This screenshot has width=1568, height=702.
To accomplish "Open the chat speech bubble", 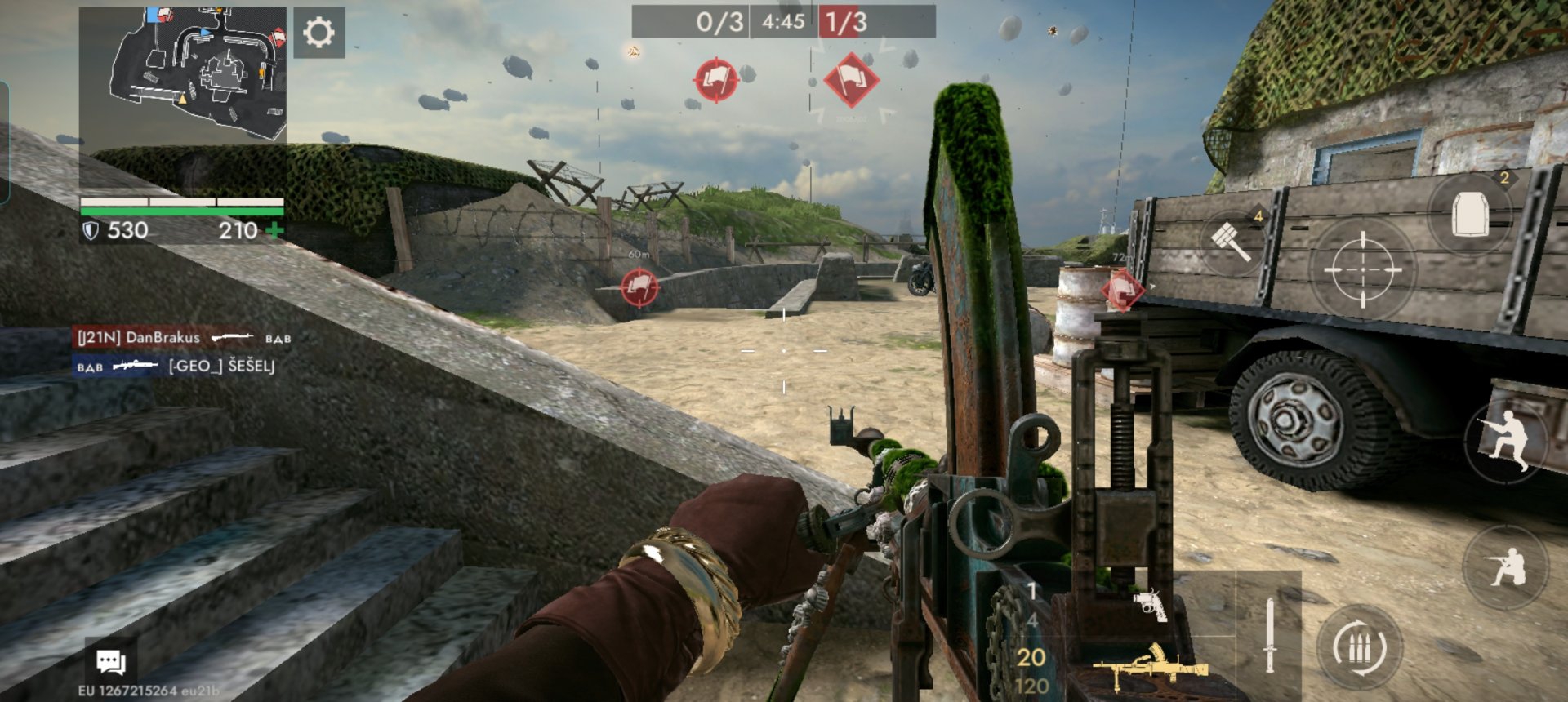I will click(110, 661).
